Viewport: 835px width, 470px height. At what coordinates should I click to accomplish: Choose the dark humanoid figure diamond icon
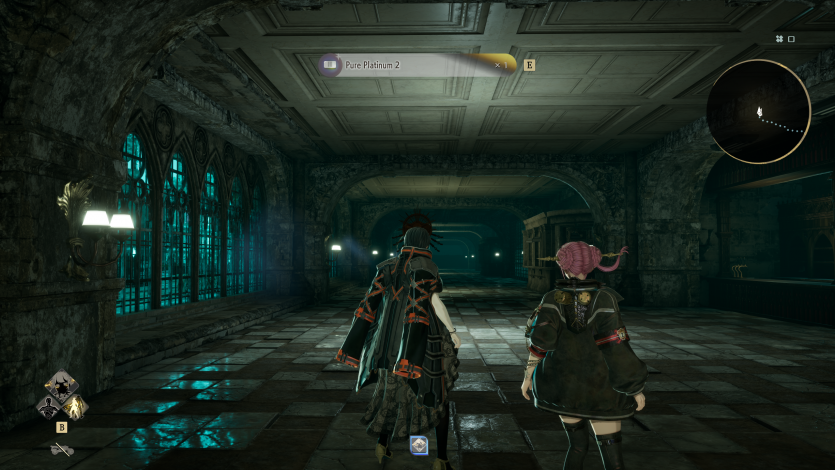click(47, 406)
